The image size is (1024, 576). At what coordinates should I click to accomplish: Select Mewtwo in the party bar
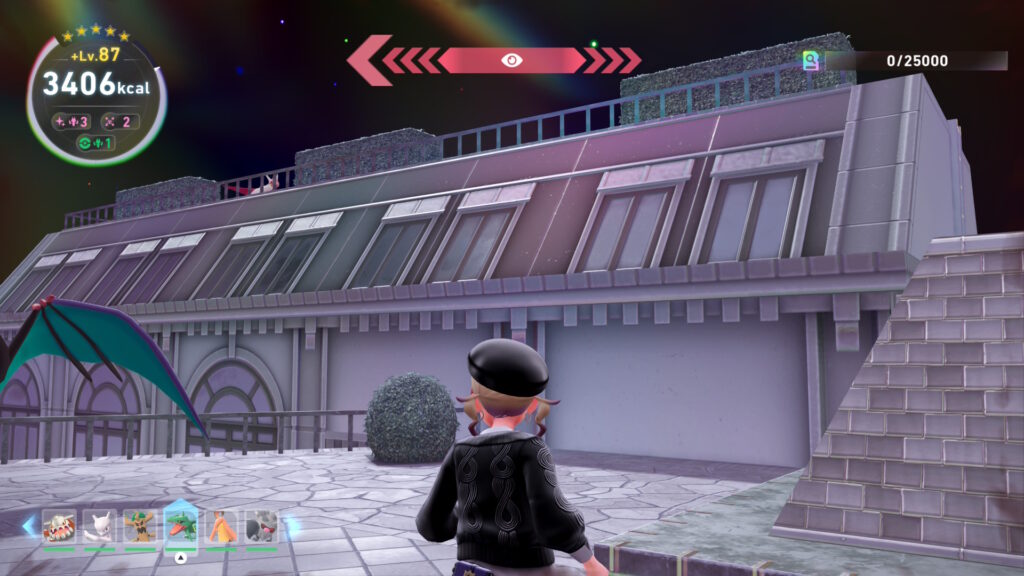(x=99, y=525)
